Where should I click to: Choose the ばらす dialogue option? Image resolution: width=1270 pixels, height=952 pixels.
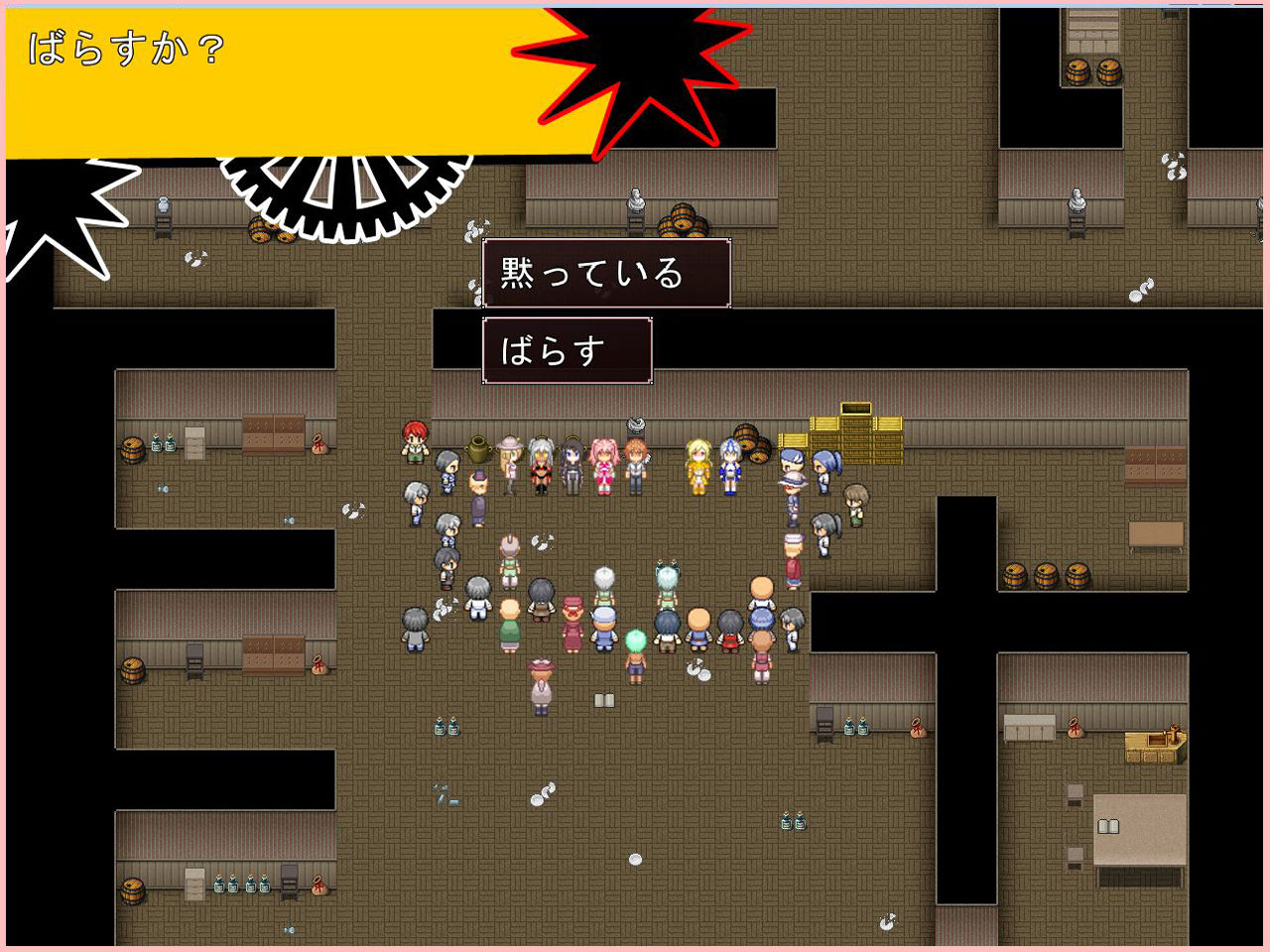tap(566, 349)
